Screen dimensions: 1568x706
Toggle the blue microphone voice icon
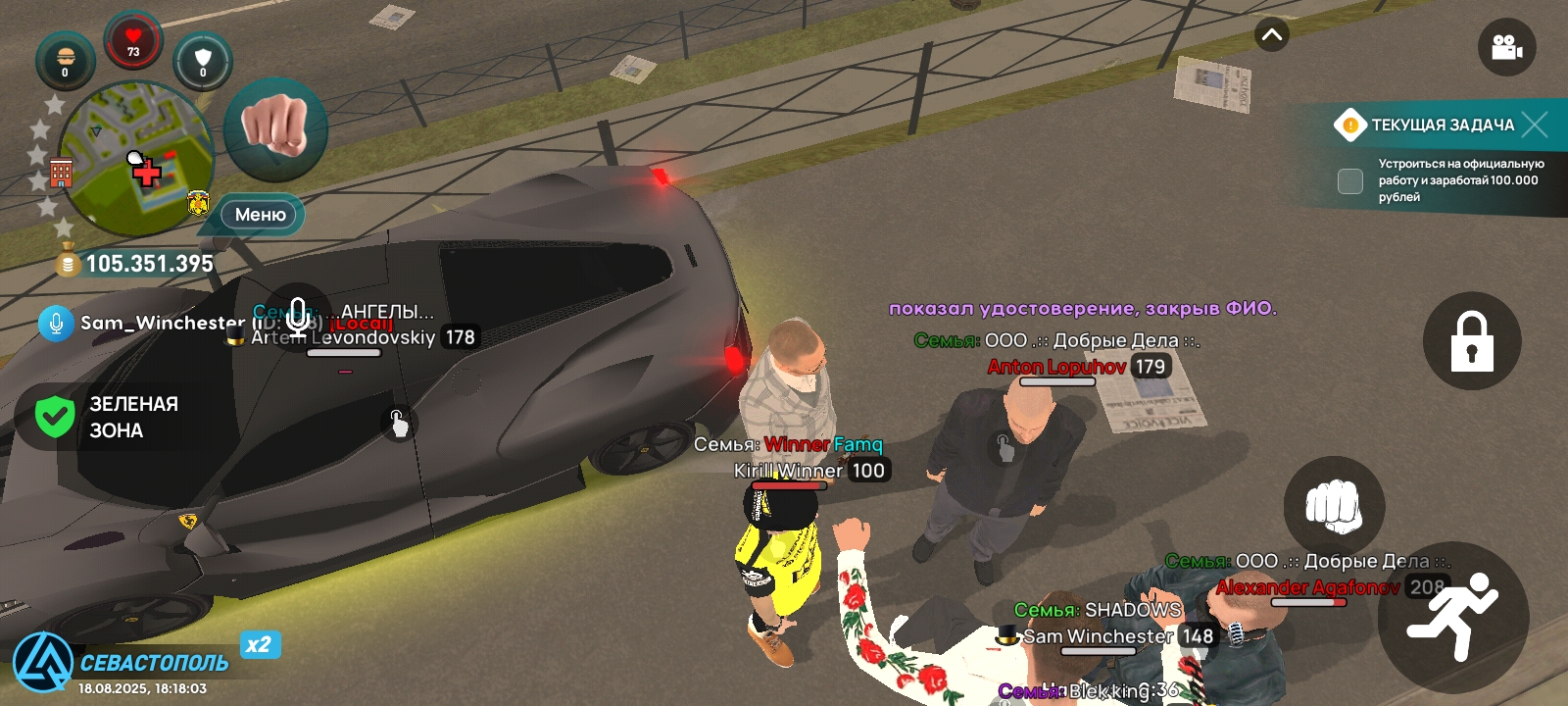[x=56, y=323]
